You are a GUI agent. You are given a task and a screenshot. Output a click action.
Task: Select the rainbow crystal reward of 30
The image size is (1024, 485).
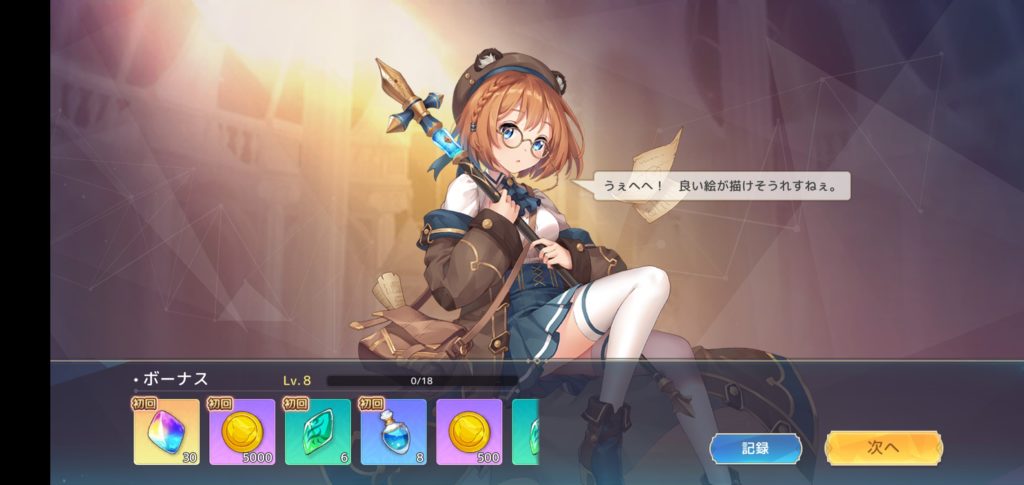pyautogui.click(x=166, y=431)
